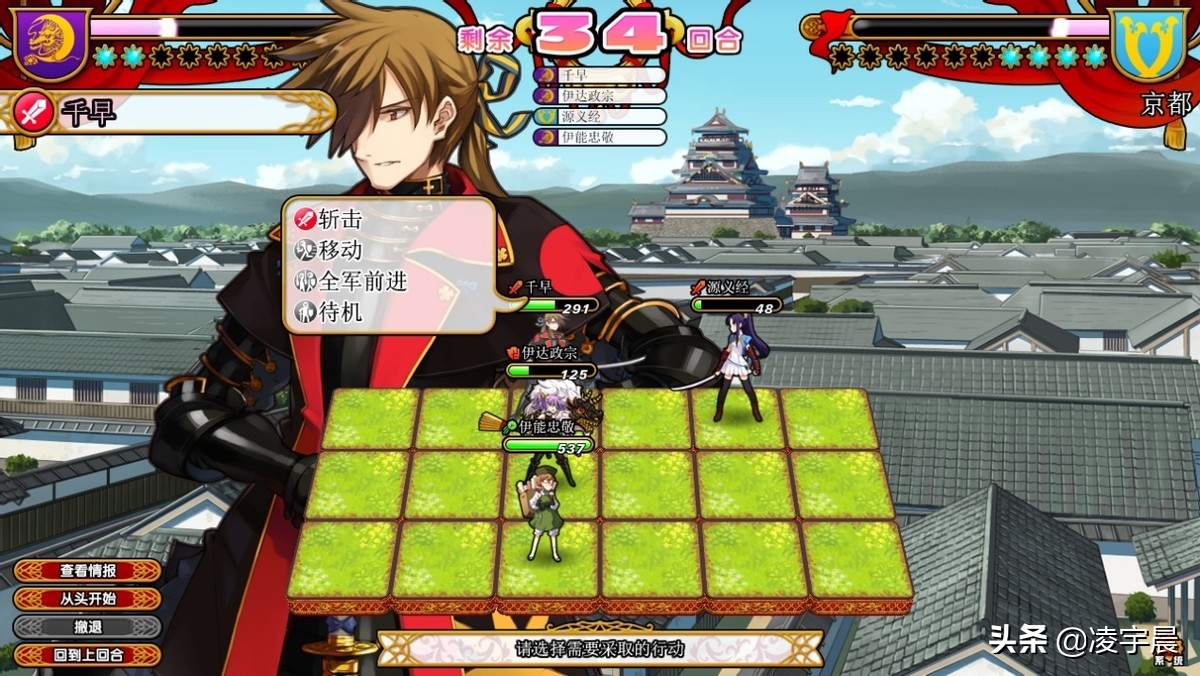Go back with 回到上回合 button
The height and width of the screenshot is (676, 1200).
87,655
